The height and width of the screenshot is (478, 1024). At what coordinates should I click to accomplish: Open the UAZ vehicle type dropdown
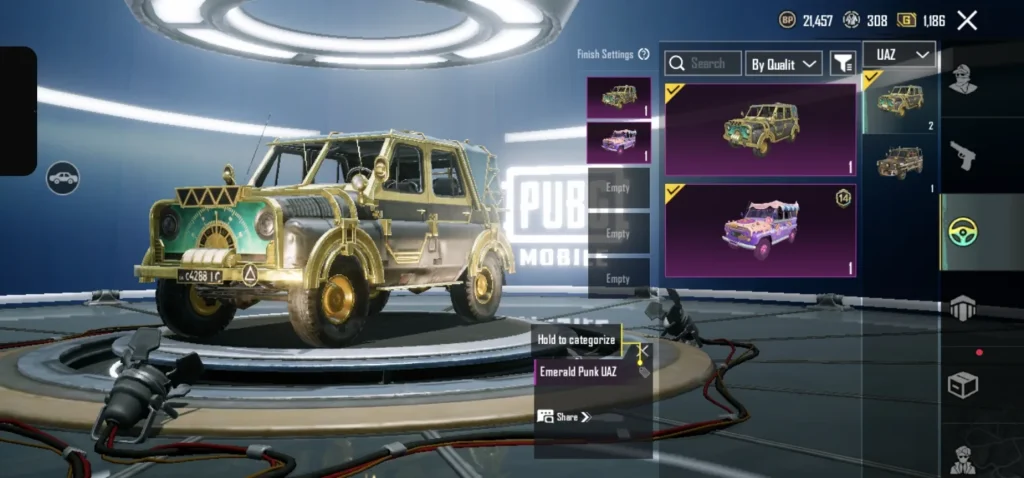click(898, 54)
